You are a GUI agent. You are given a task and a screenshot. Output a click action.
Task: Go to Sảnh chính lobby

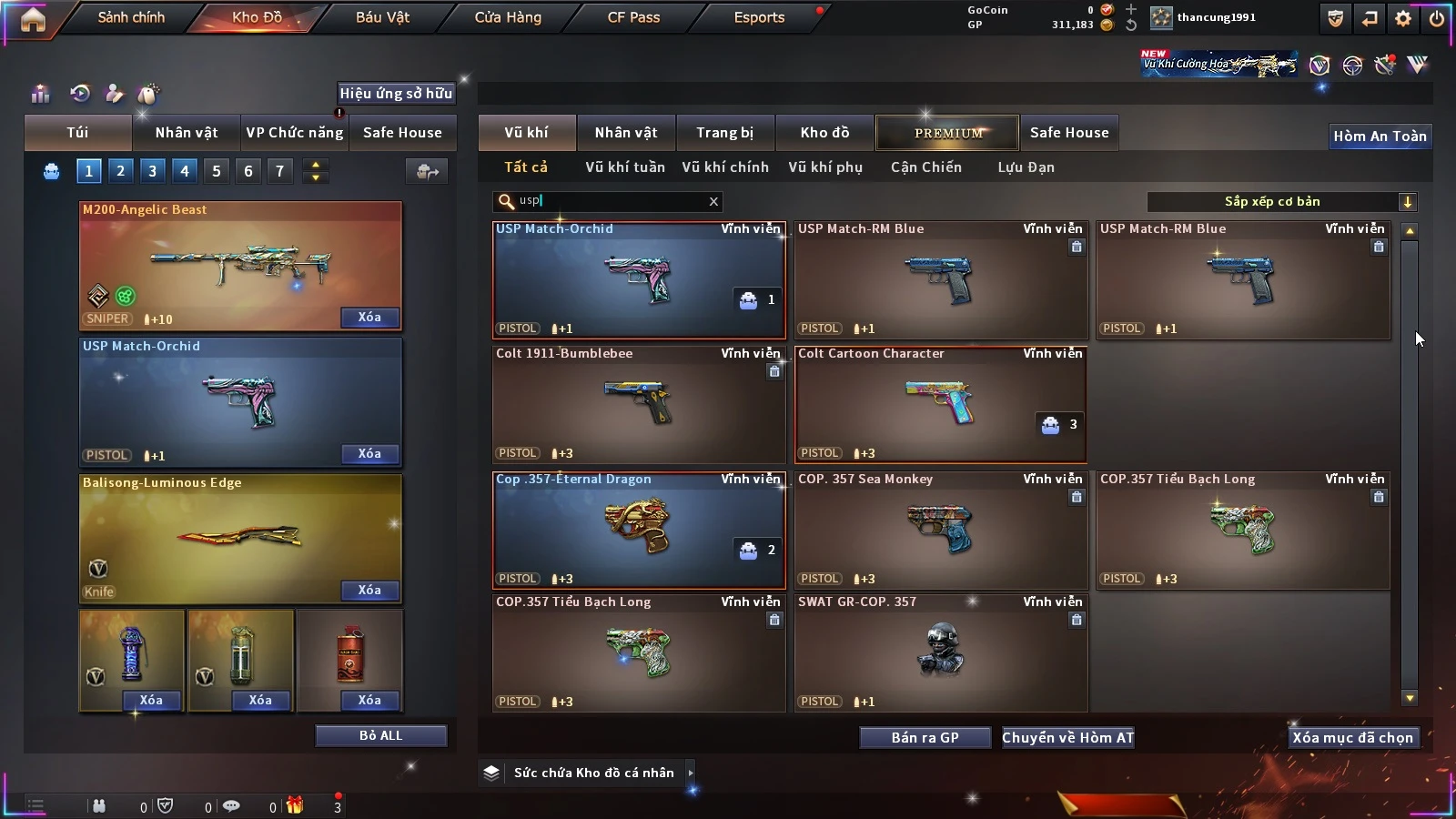pyautogui.click(x=131, y=17)
